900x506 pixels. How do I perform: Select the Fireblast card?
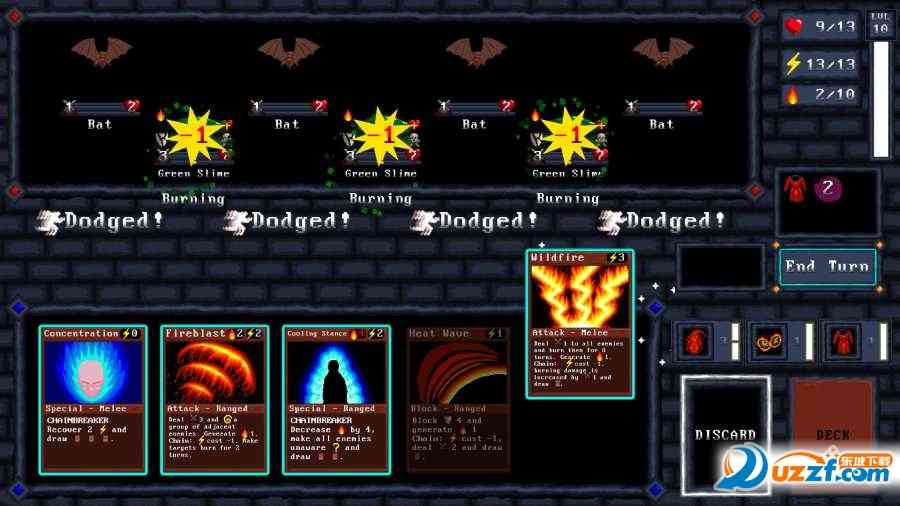tap(212, 398)
